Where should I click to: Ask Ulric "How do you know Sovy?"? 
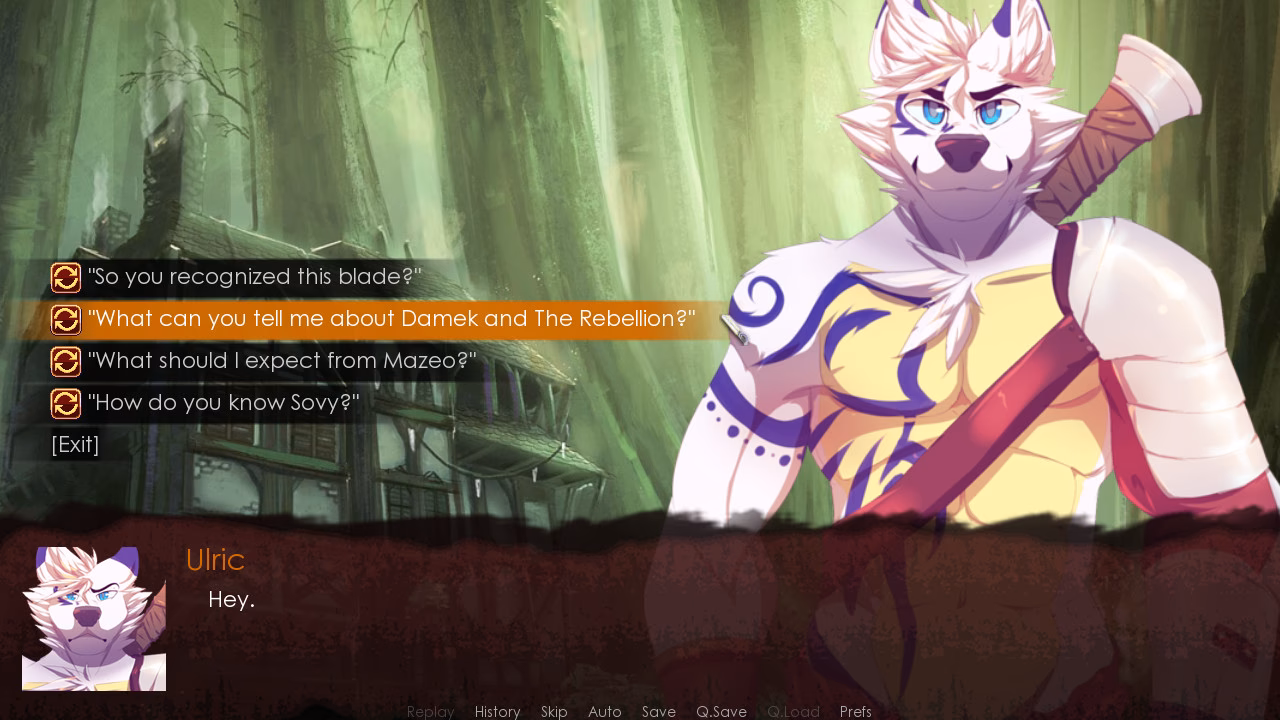click(223, 403)
